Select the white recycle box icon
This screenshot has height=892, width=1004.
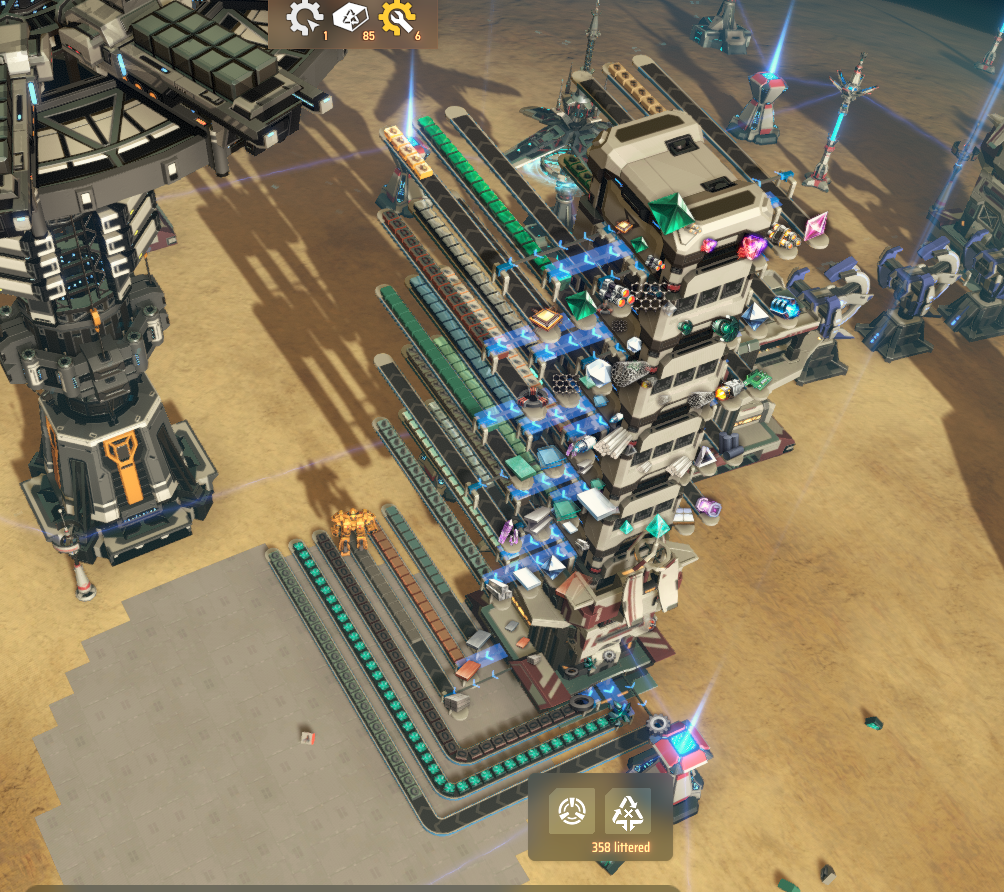coord(350,18)
